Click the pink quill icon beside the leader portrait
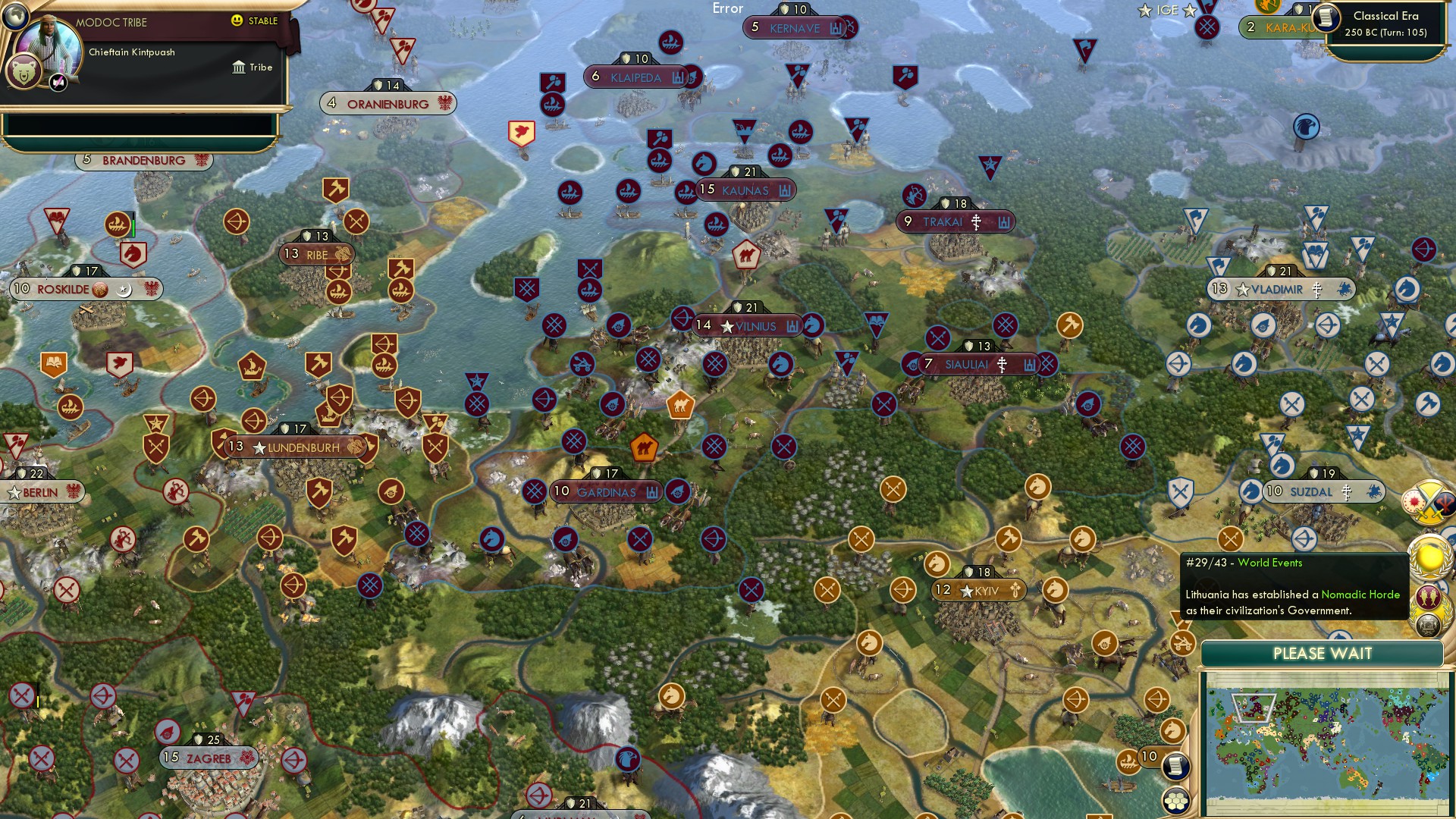 coord(58,83)
